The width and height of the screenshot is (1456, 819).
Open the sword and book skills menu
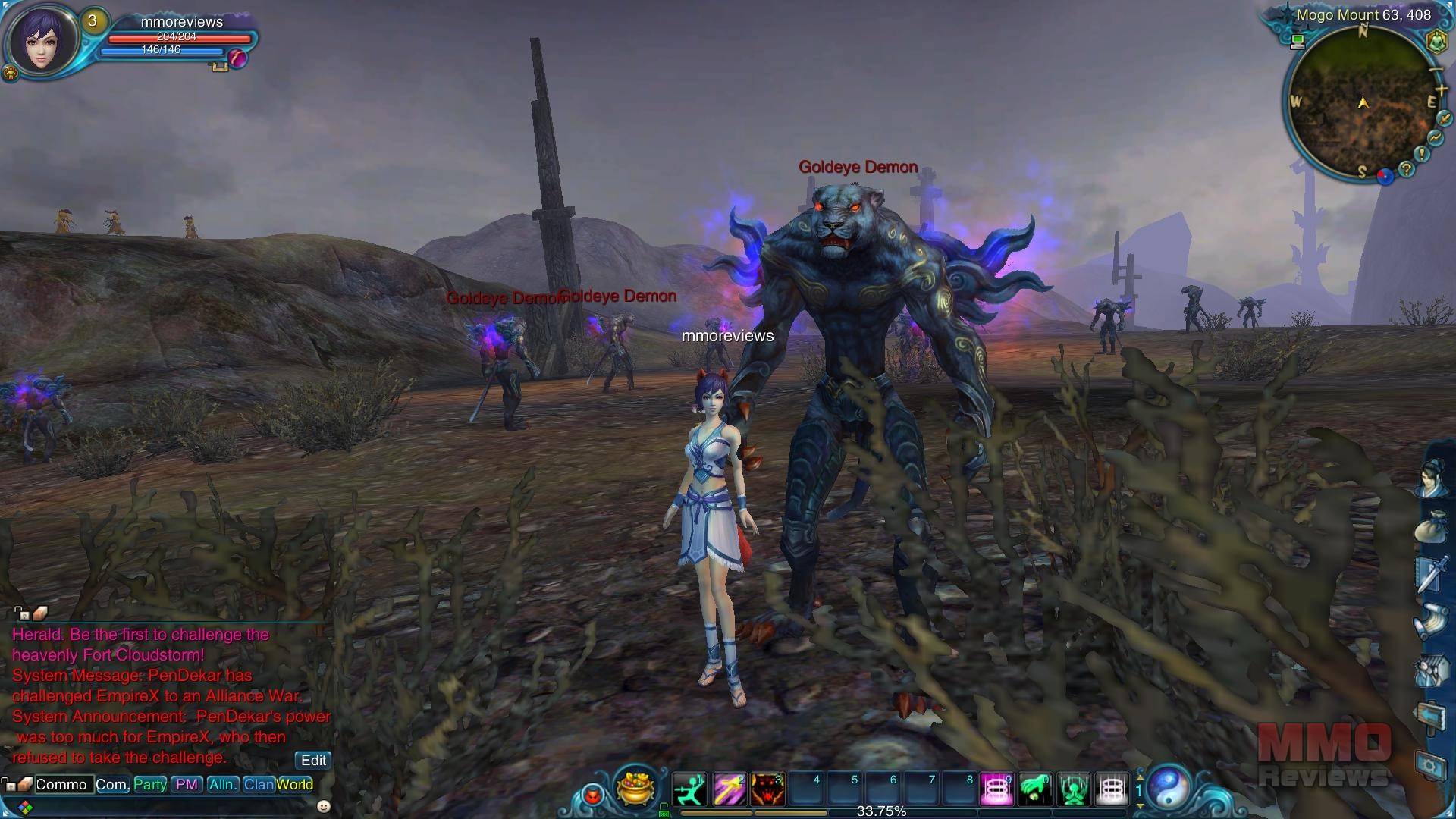(1432, 574)
